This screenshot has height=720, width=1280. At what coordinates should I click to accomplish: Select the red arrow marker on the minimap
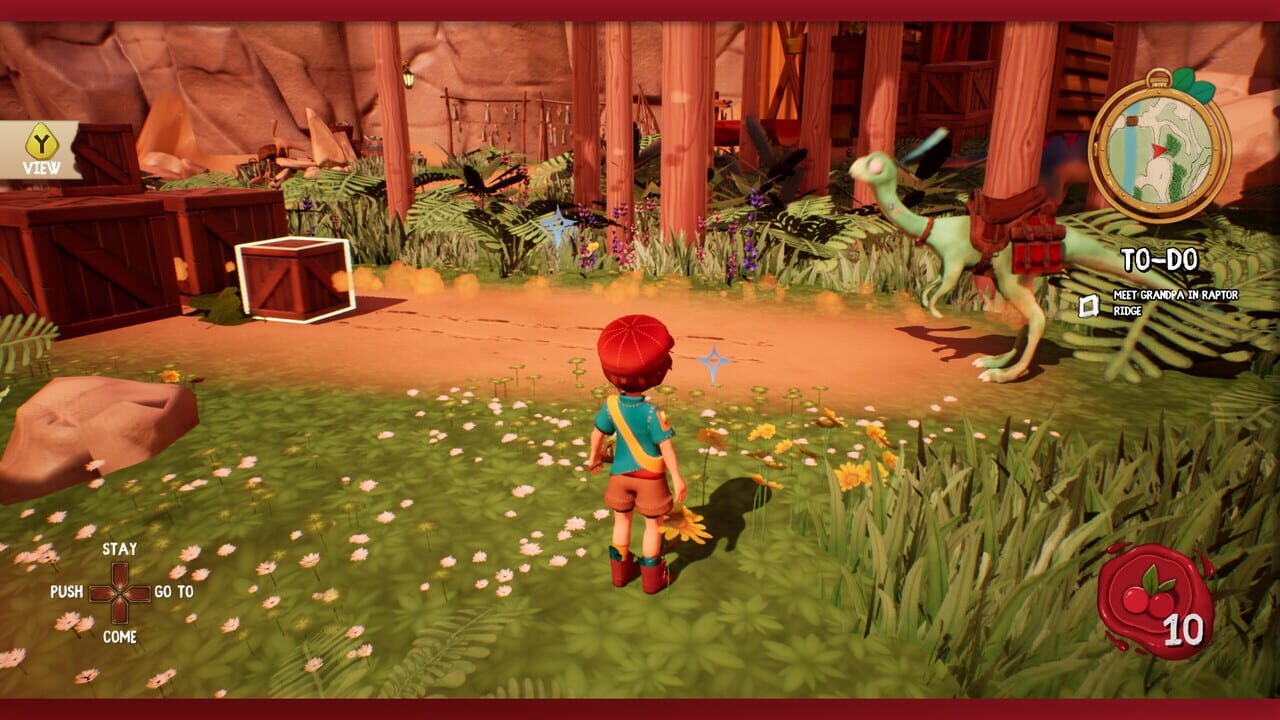click(1157, 149)
